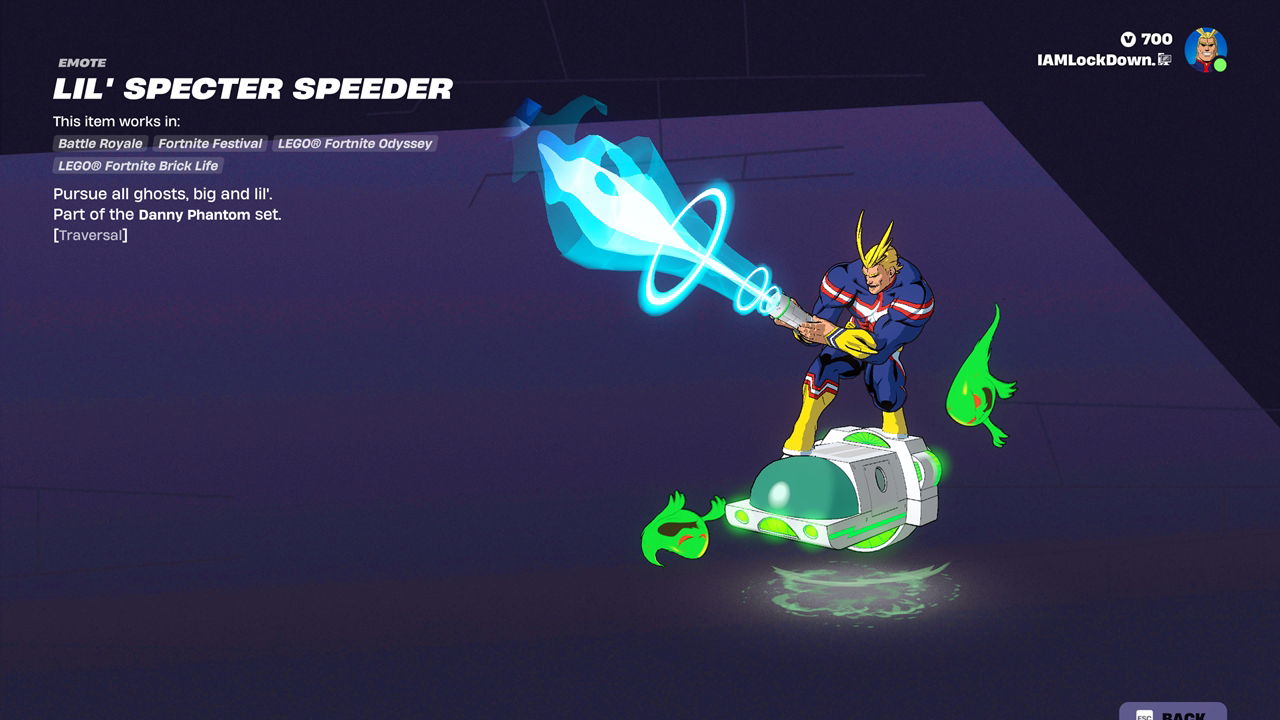Select the LEGO Fortnite Brick Life badge

tap(140, 165)
